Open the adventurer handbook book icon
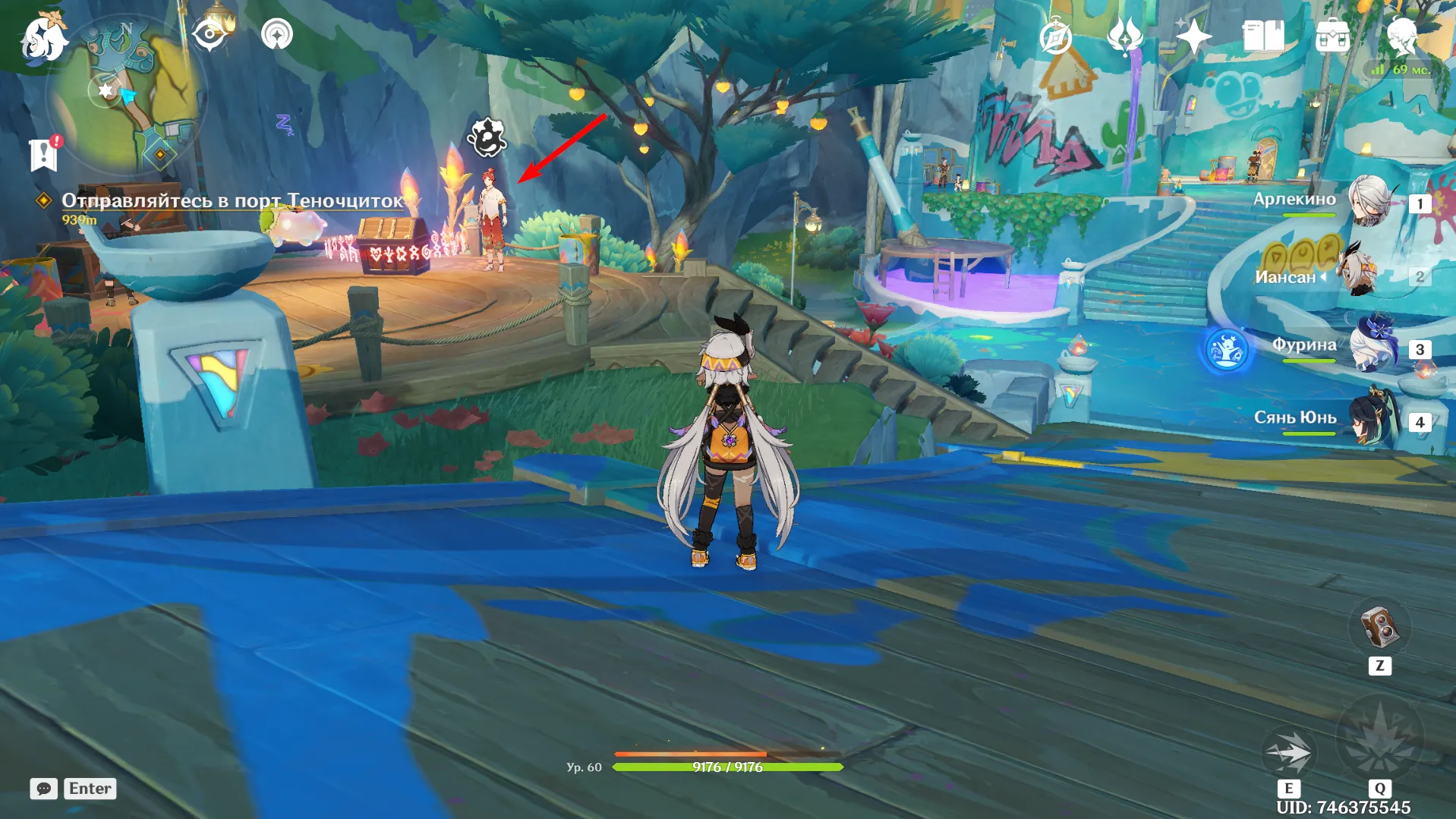This screenshot has height=819, width=1456. click(x=1262, y=36)
